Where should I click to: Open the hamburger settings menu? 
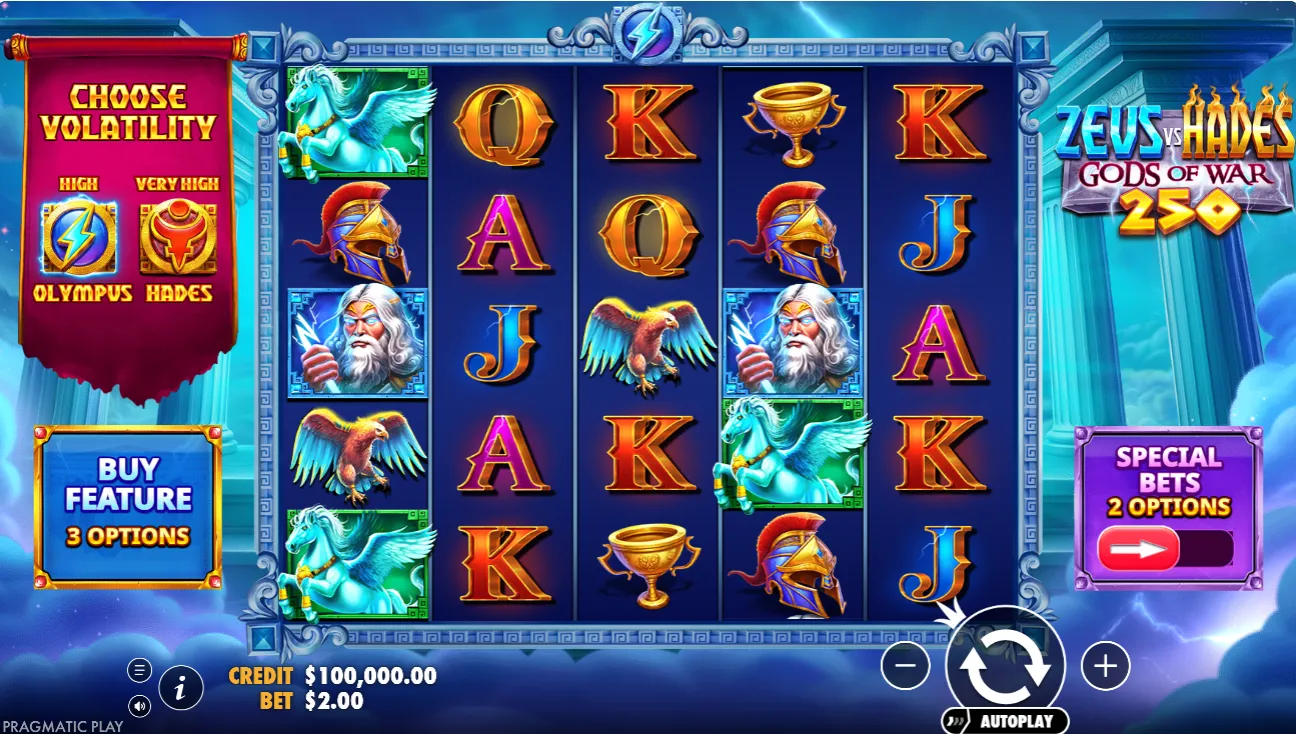[139, 669]
